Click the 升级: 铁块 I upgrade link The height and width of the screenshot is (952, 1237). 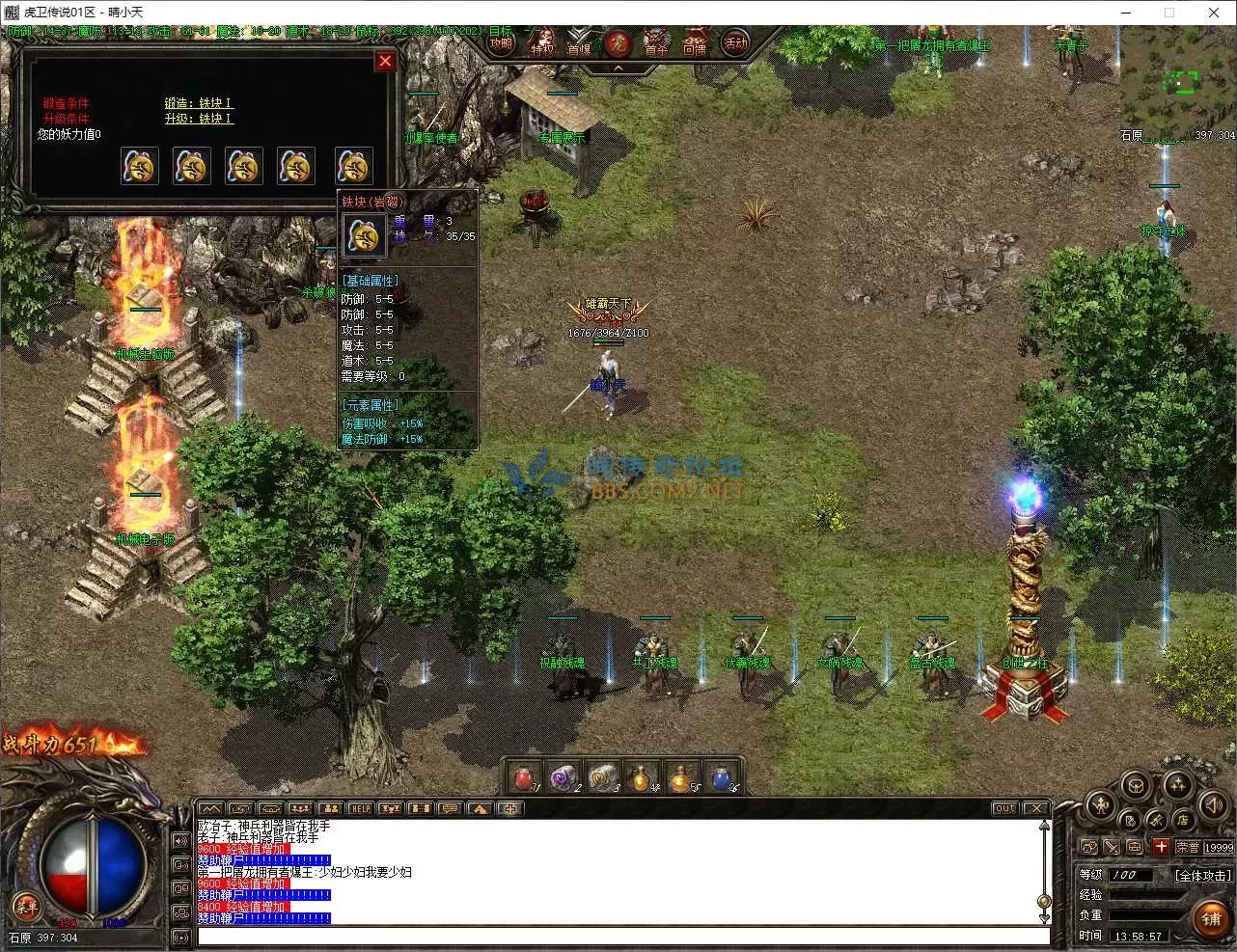click(199, 119)
